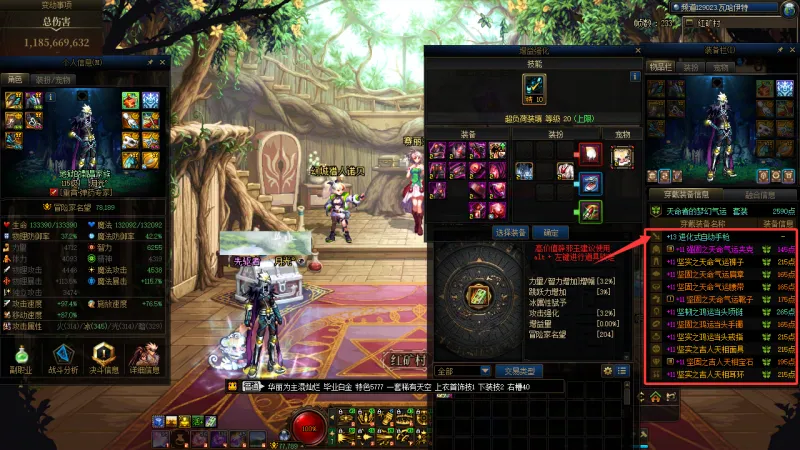Switch to 融合信息 tab
Screen dimensions: 800x450
(759, 195)
